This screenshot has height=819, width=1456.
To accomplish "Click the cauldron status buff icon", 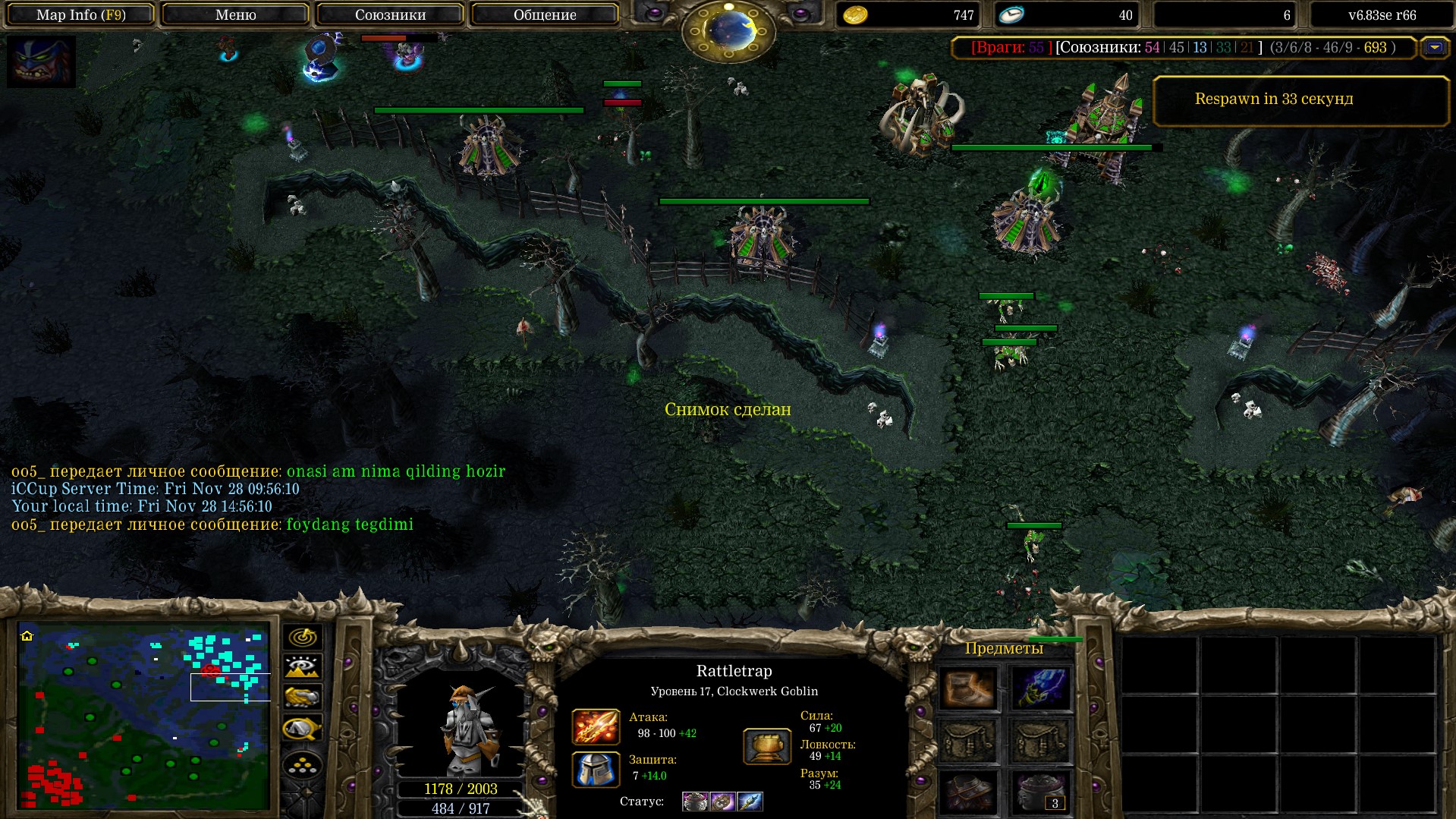I will point(694,802).
